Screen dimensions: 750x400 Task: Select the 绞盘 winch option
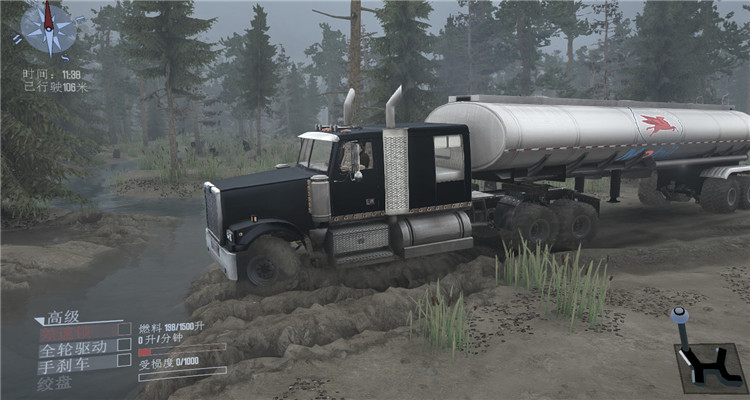pyautogui.click(x=54, y=382)
